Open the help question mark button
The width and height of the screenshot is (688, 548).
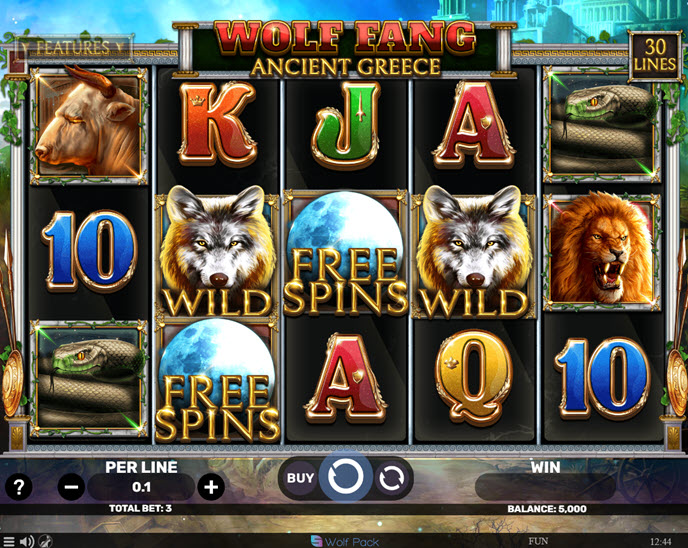coord(19,488)
